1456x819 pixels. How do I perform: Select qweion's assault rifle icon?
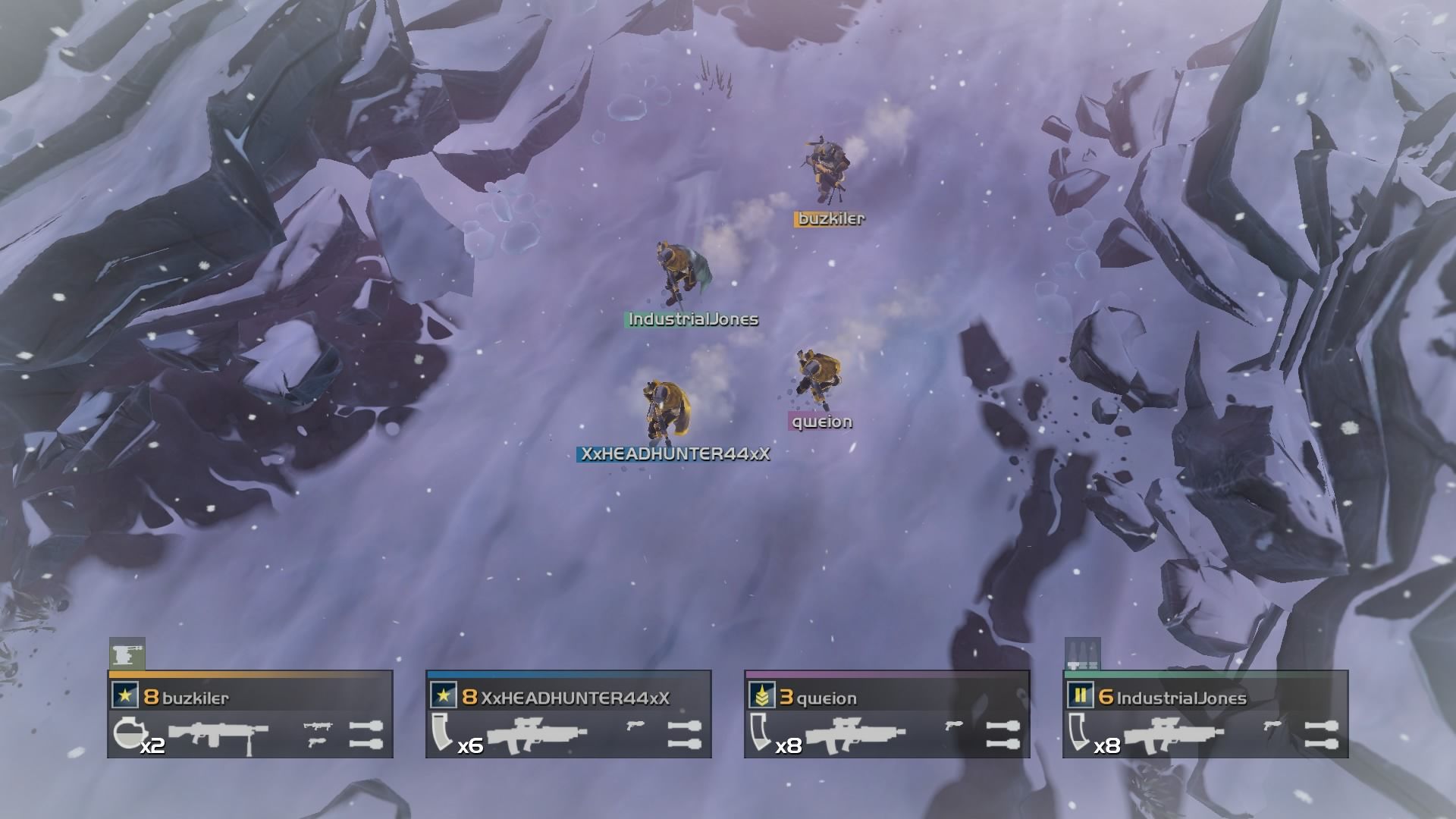coord(855,734)
